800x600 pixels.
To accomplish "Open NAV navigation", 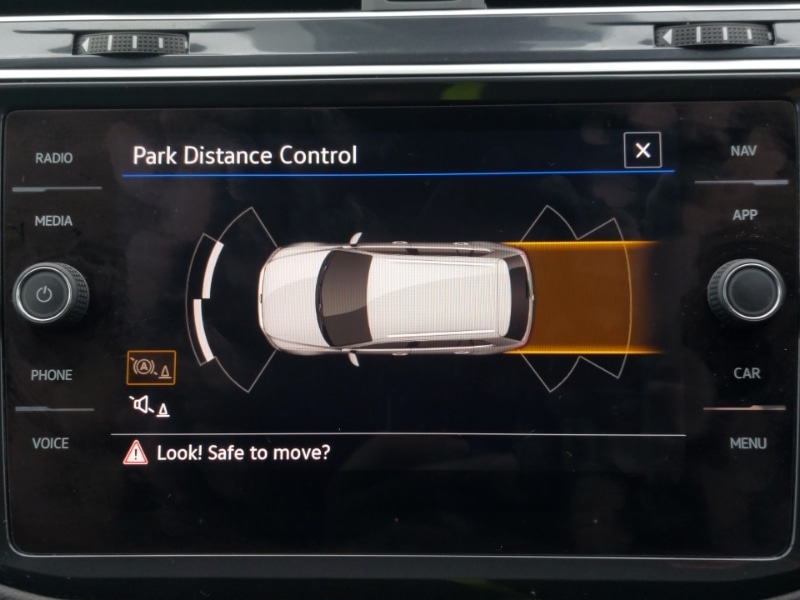I will tap(744, 152).
